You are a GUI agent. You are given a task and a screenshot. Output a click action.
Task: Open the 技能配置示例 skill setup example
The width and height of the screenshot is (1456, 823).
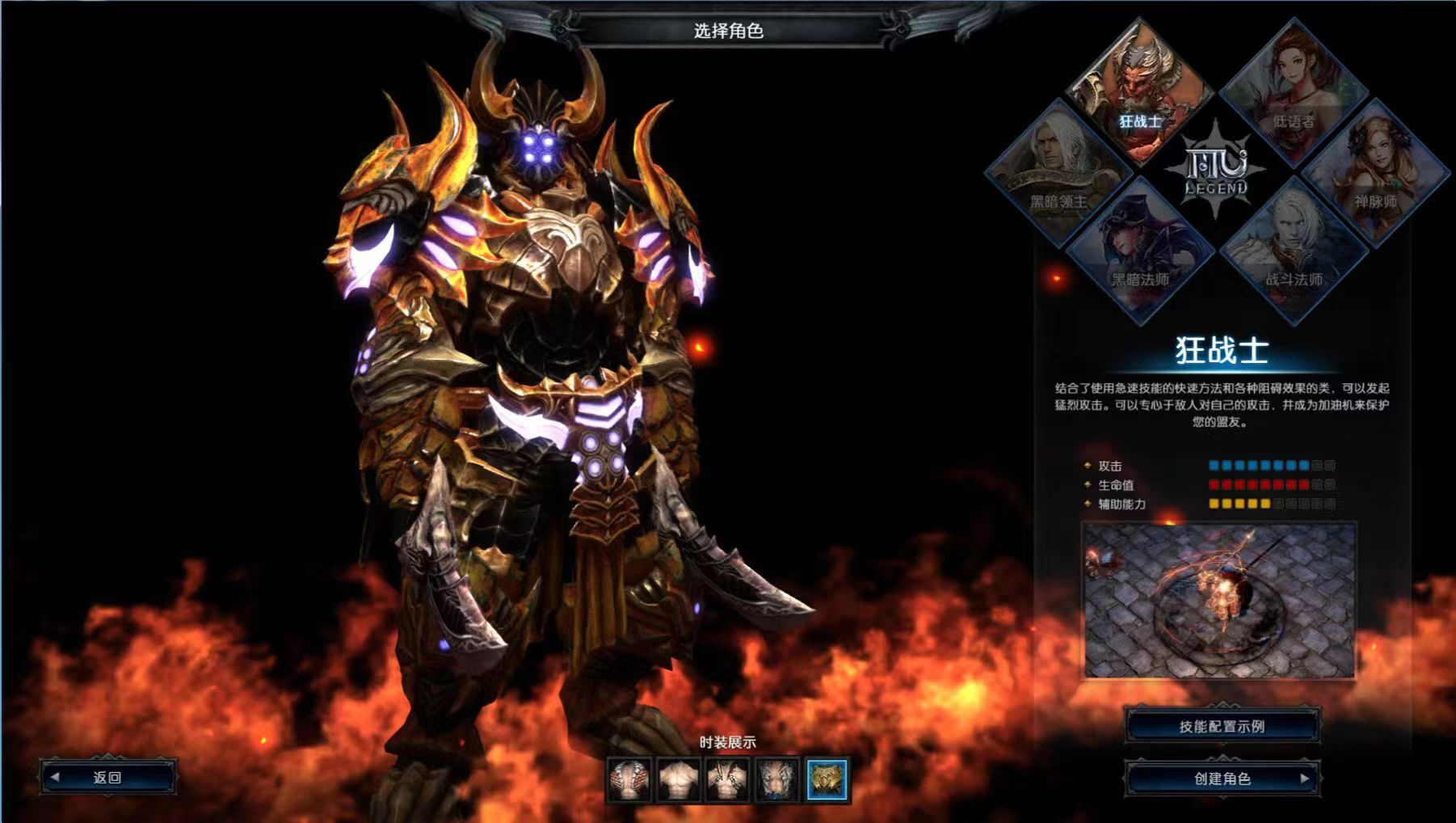(1222, 727)
